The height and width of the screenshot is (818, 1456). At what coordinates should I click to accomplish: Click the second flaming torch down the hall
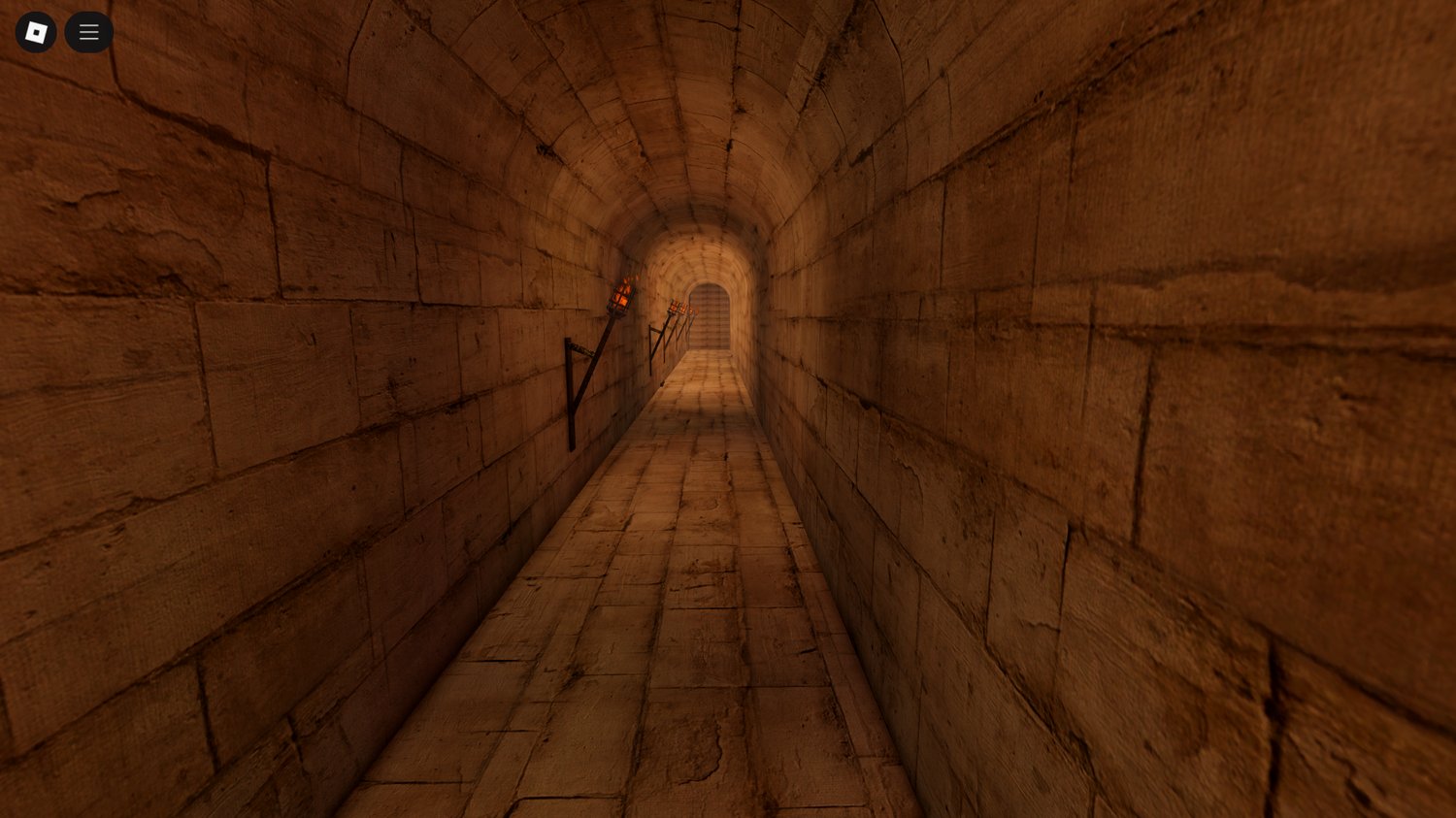[673, 305]
